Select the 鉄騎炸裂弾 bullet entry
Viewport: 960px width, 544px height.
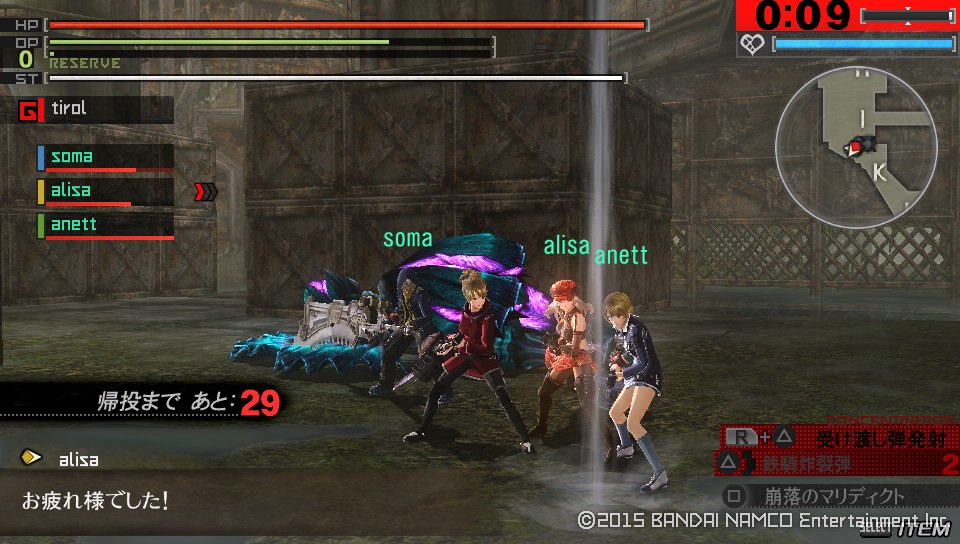click(838, 463)
